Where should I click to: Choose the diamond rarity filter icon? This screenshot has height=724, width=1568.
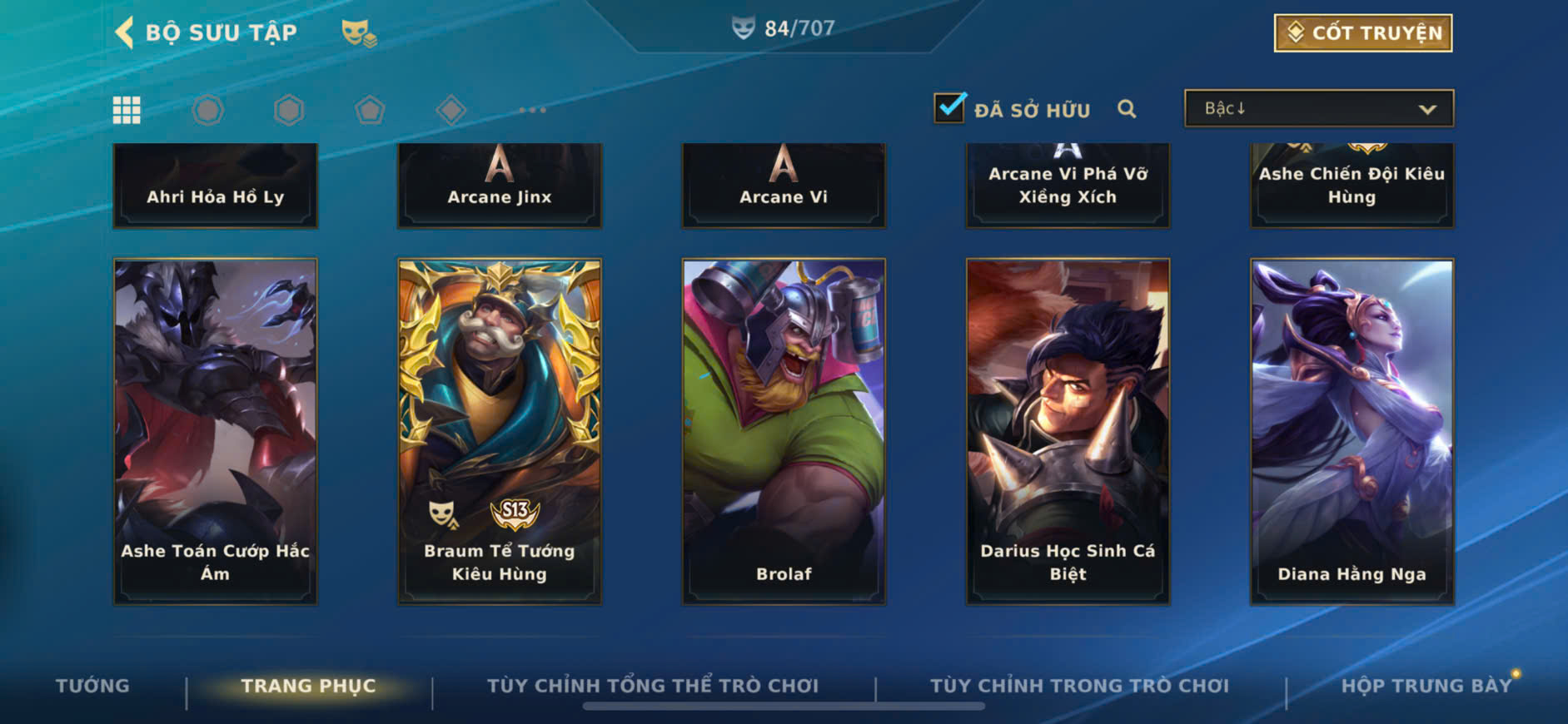(x=450, y=110)
